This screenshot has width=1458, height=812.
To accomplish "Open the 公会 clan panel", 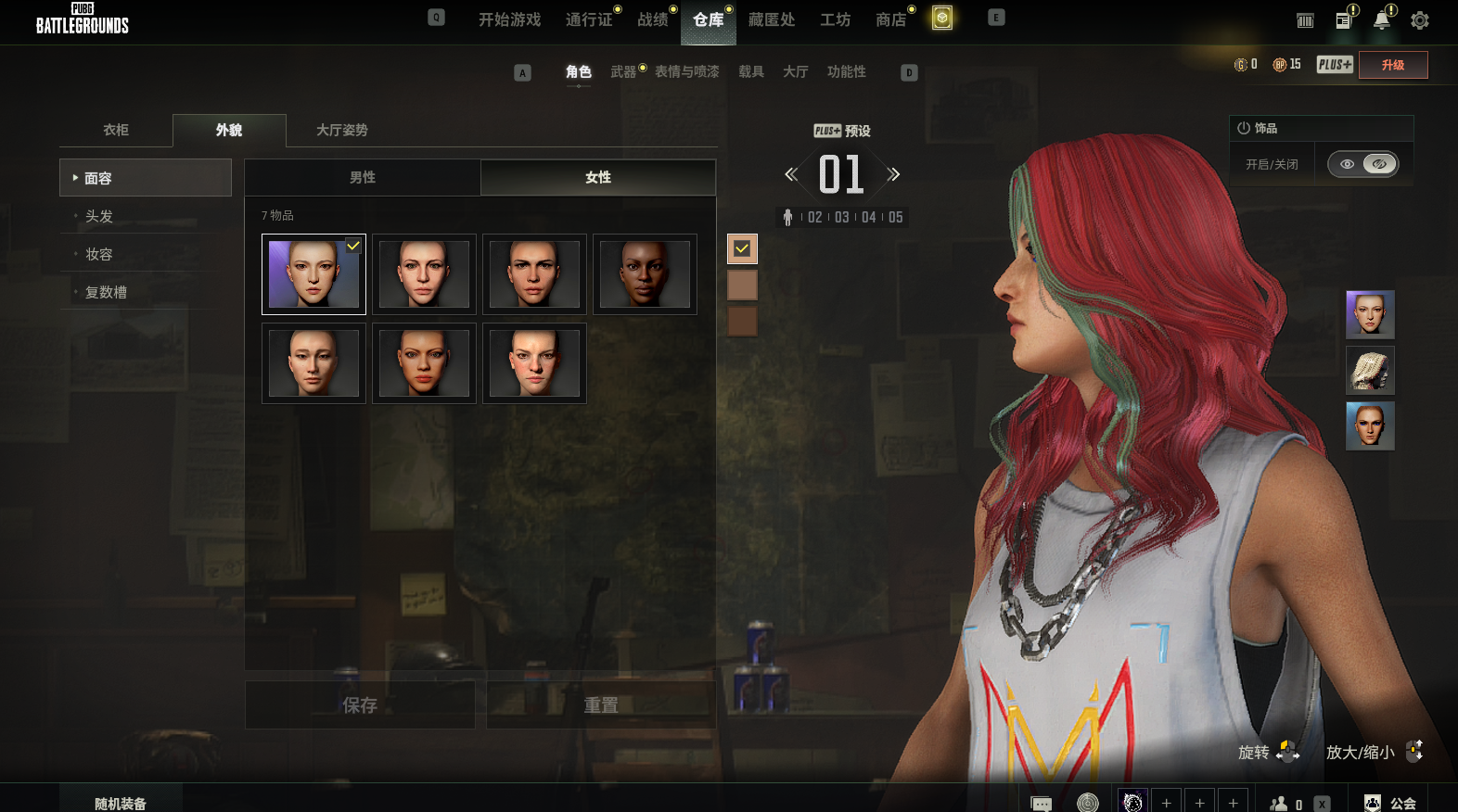I will [1390, 803].
